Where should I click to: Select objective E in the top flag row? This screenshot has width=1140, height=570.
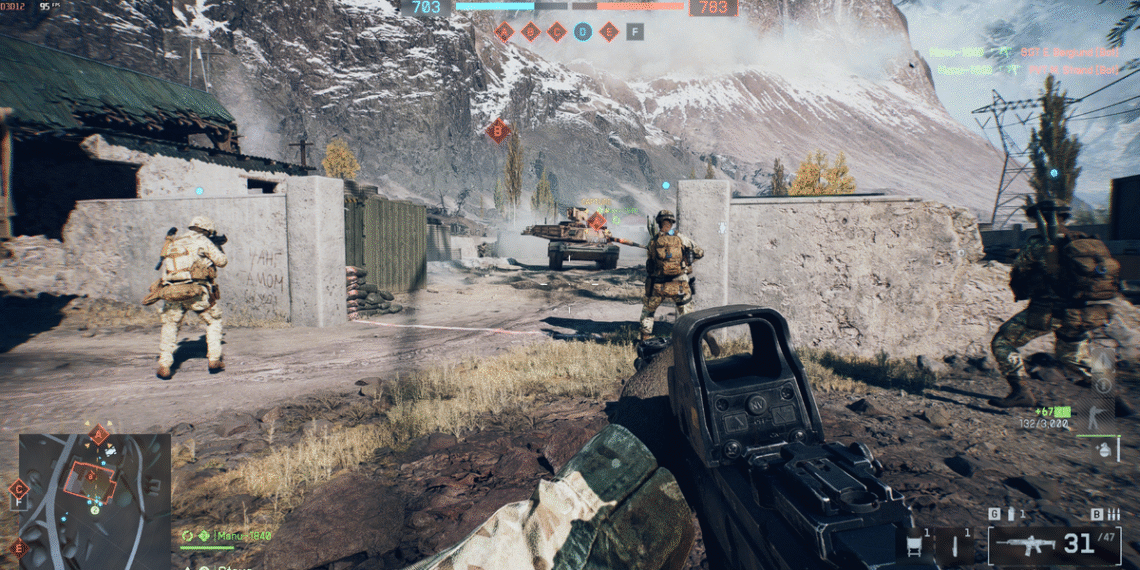click(609, 32)
